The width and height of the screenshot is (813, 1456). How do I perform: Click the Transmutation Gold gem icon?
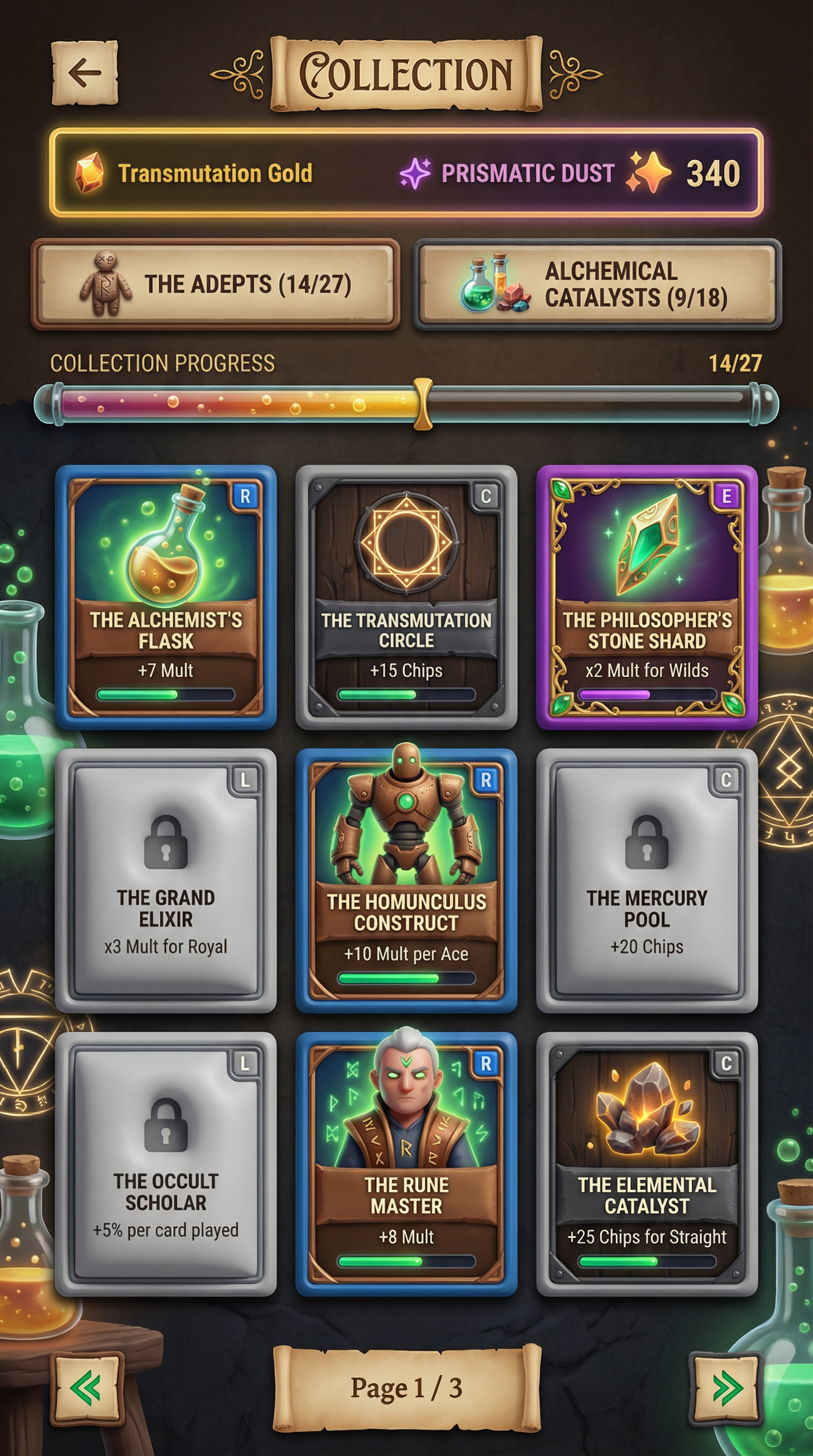89,172
